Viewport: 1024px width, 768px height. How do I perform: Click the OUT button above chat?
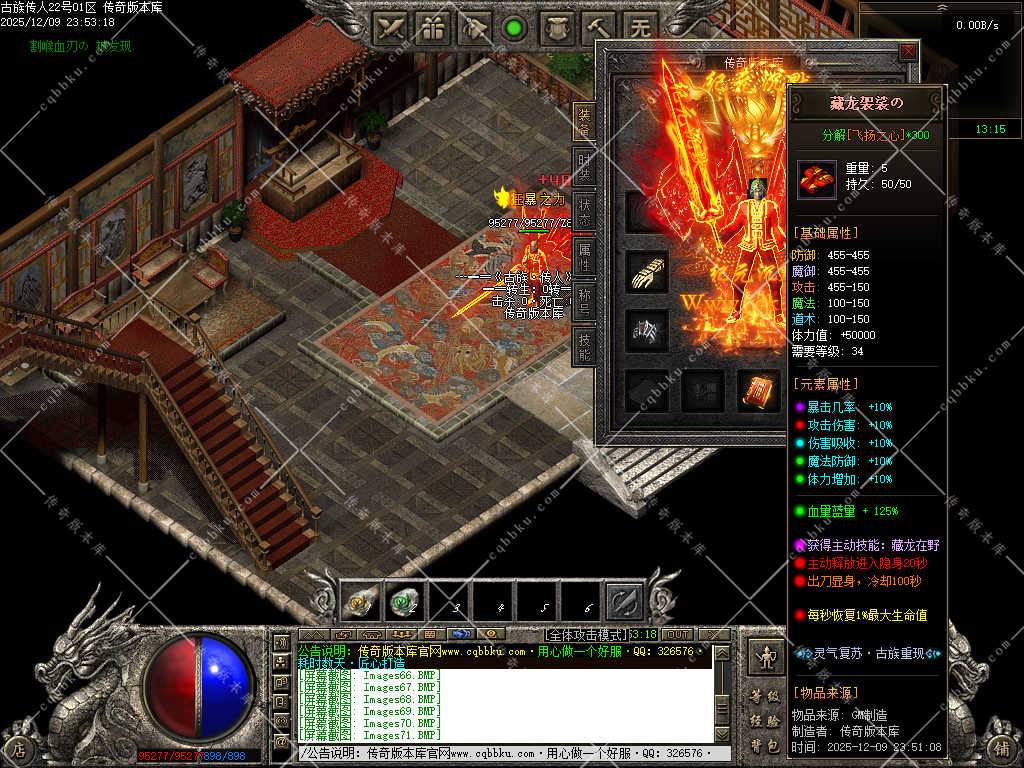click(678, 634)
